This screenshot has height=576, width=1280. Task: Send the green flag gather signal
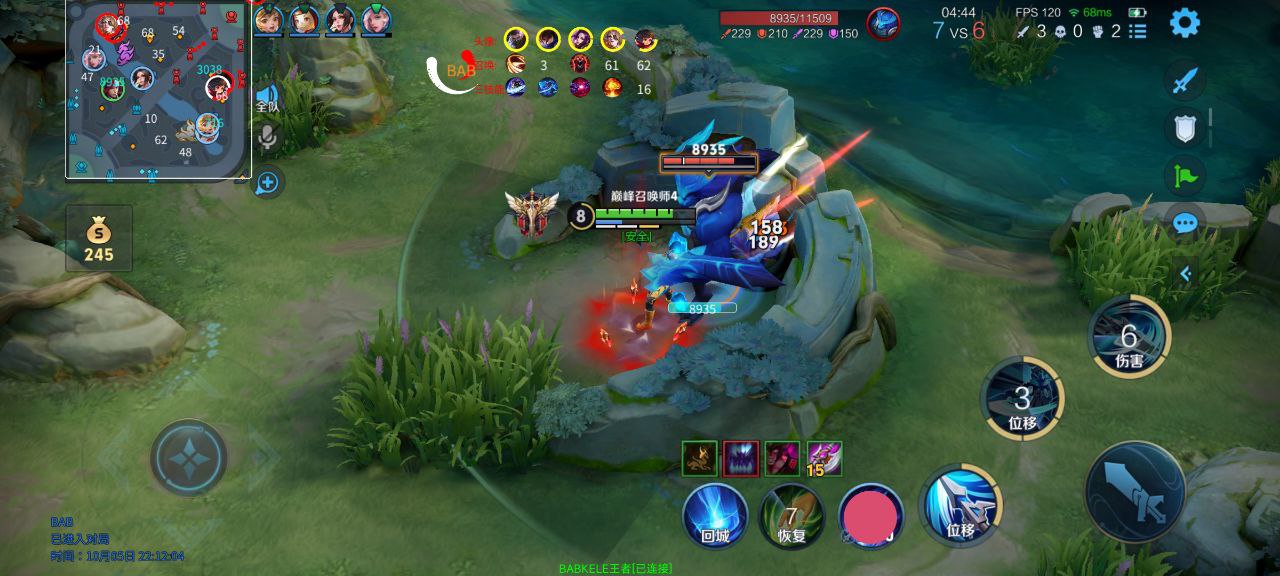(x=1185, y=176)
